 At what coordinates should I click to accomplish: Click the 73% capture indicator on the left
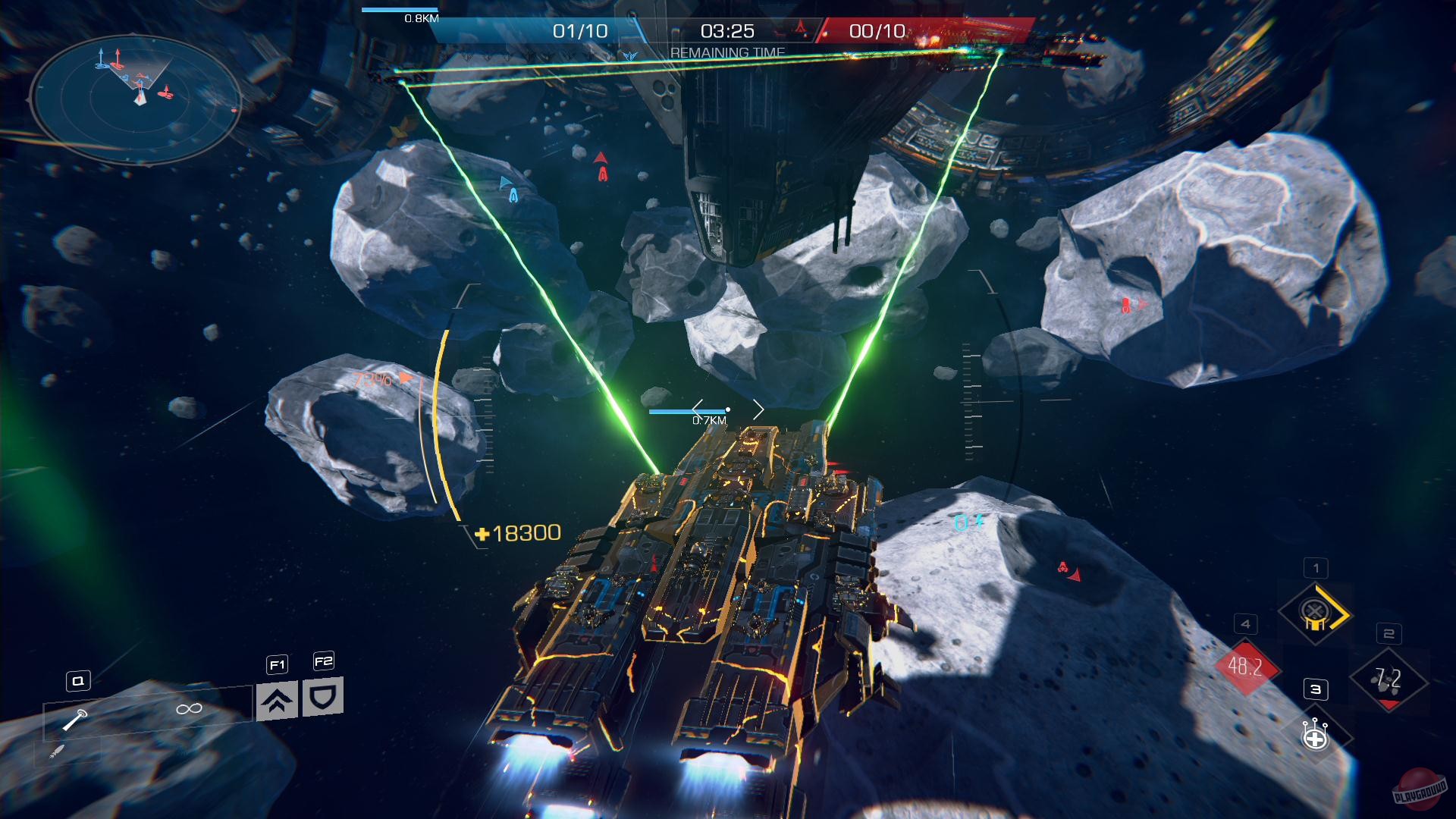pos(372,378)
